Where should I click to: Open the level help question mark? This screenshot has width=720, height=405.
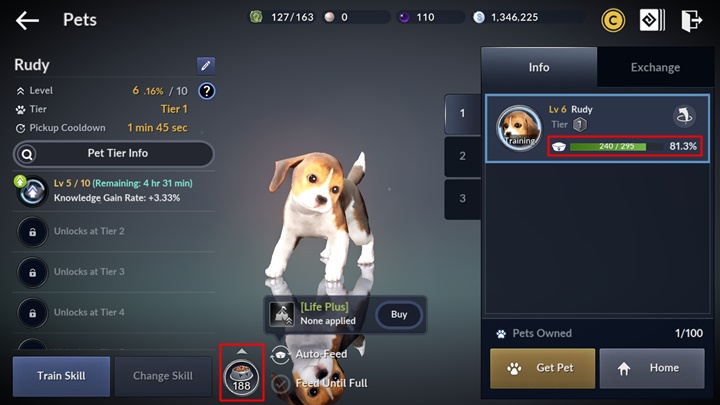207,91
